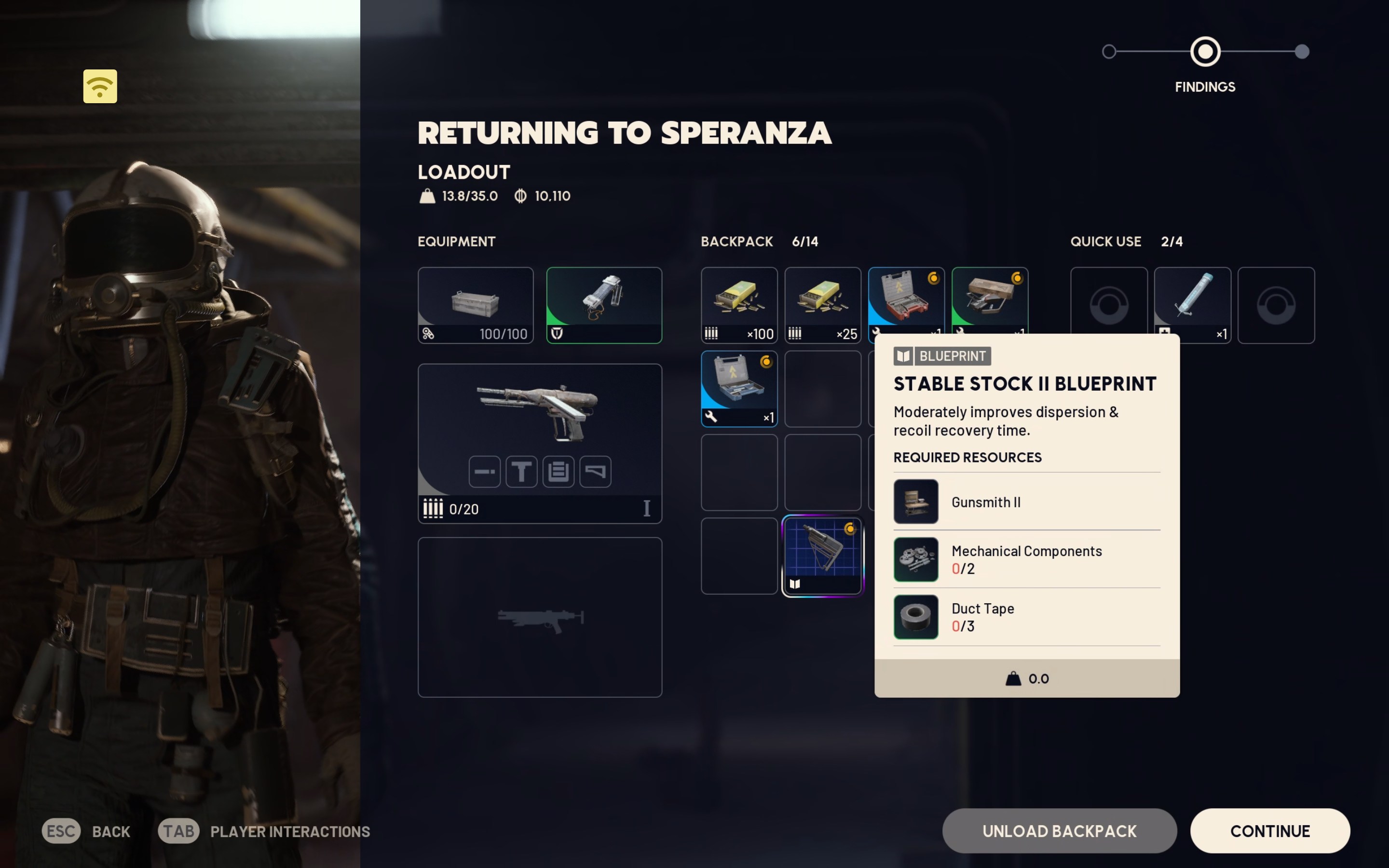Select the ammo stack of 25
The image size is (1389, 868).
click(822, 304)
